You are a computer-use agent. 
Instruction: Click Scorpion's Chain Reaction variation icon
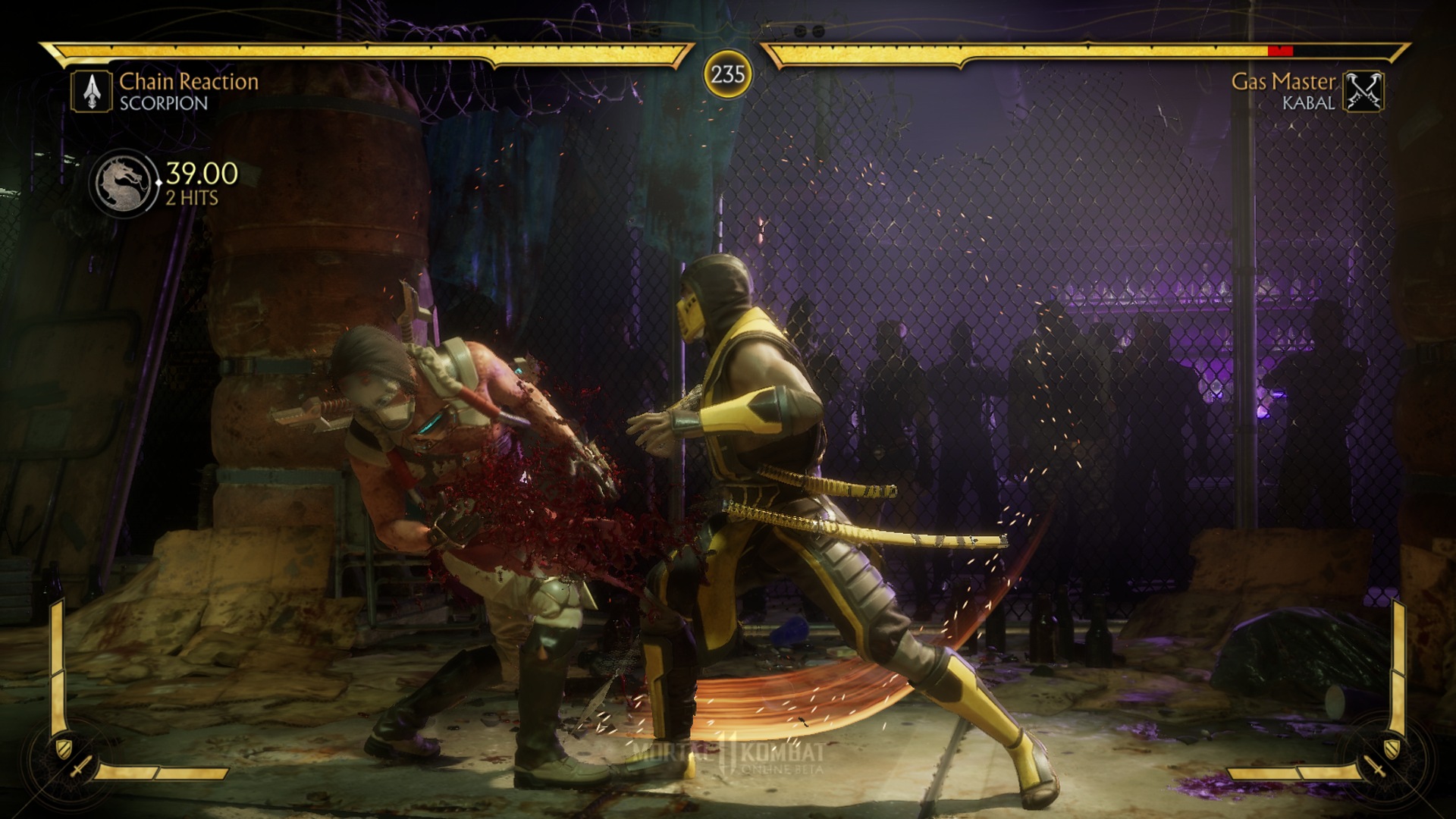pos(92,91)
